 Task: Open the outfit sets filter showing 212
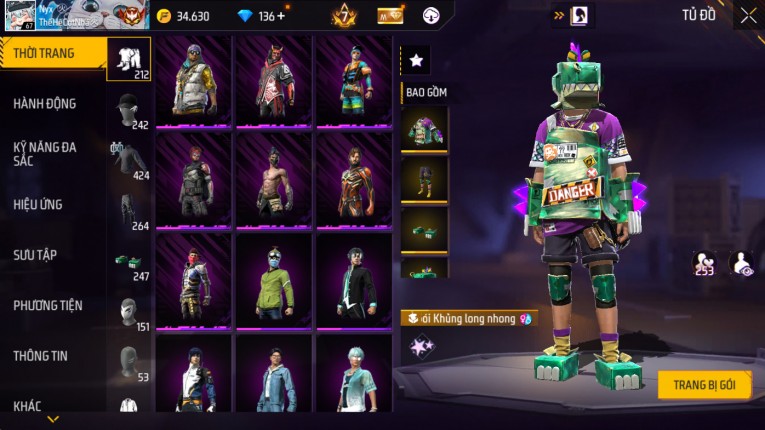[x=129, y=59]
